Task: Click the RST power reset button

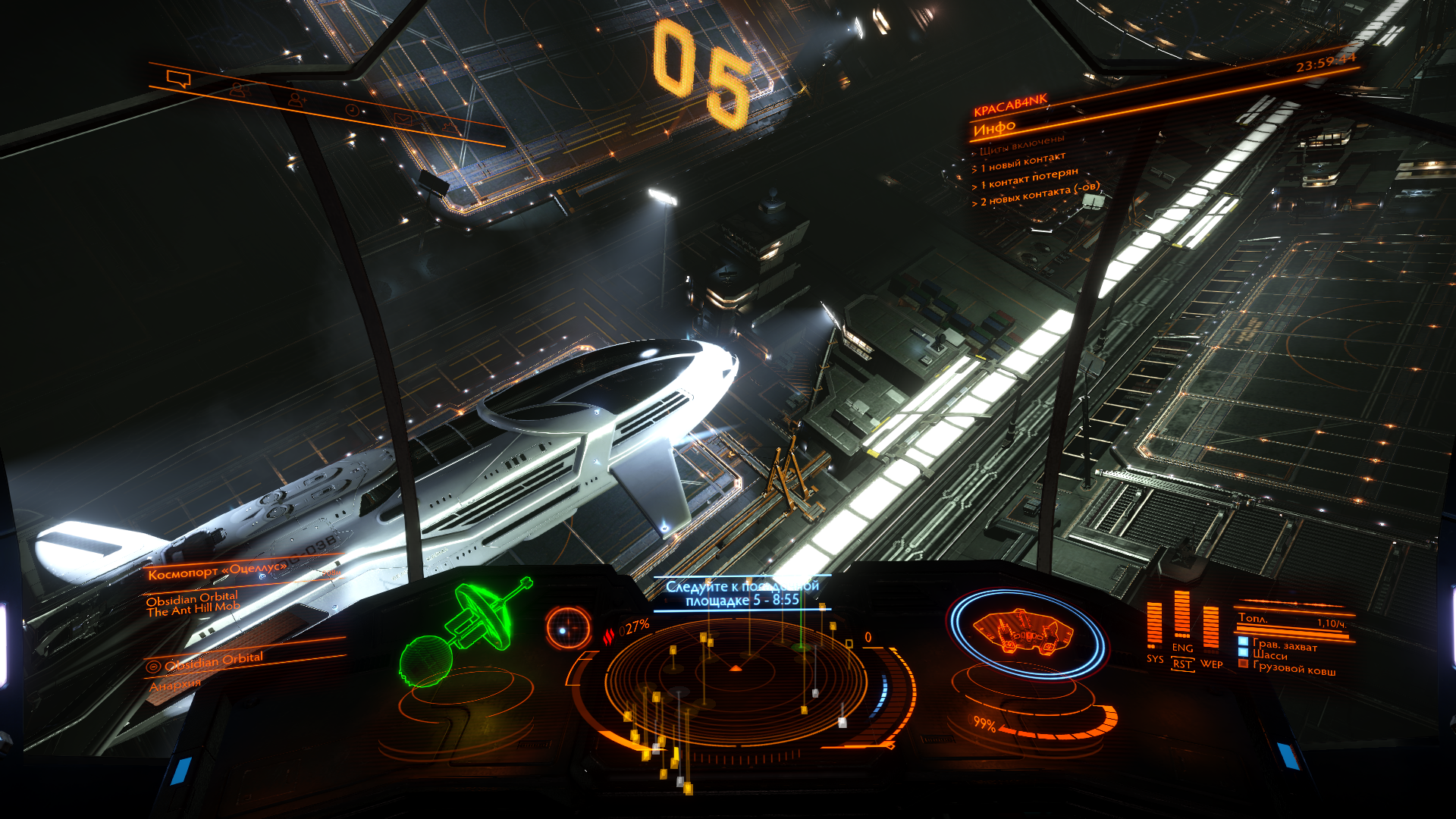Action: pyautogui.click(x=1182, y=664)
